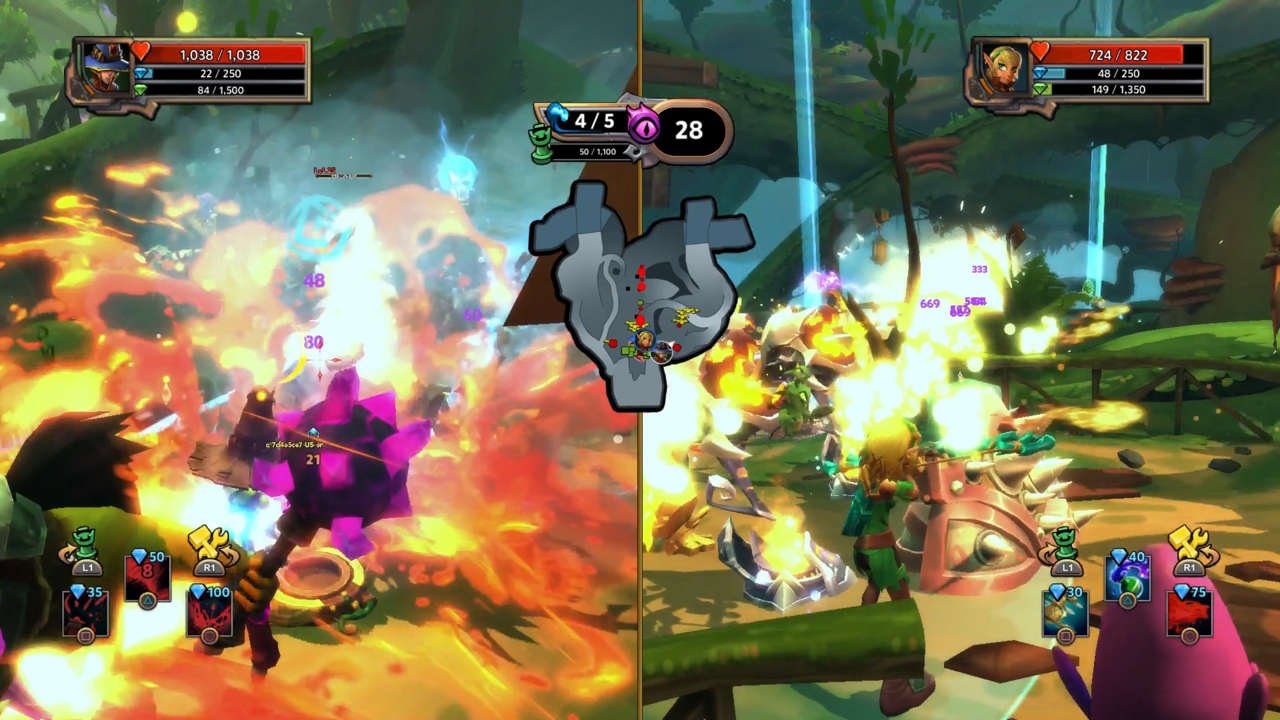Screen dimensions: 1280x720
Task: Open left player's green tower build icon
Action: coord(85,545)
